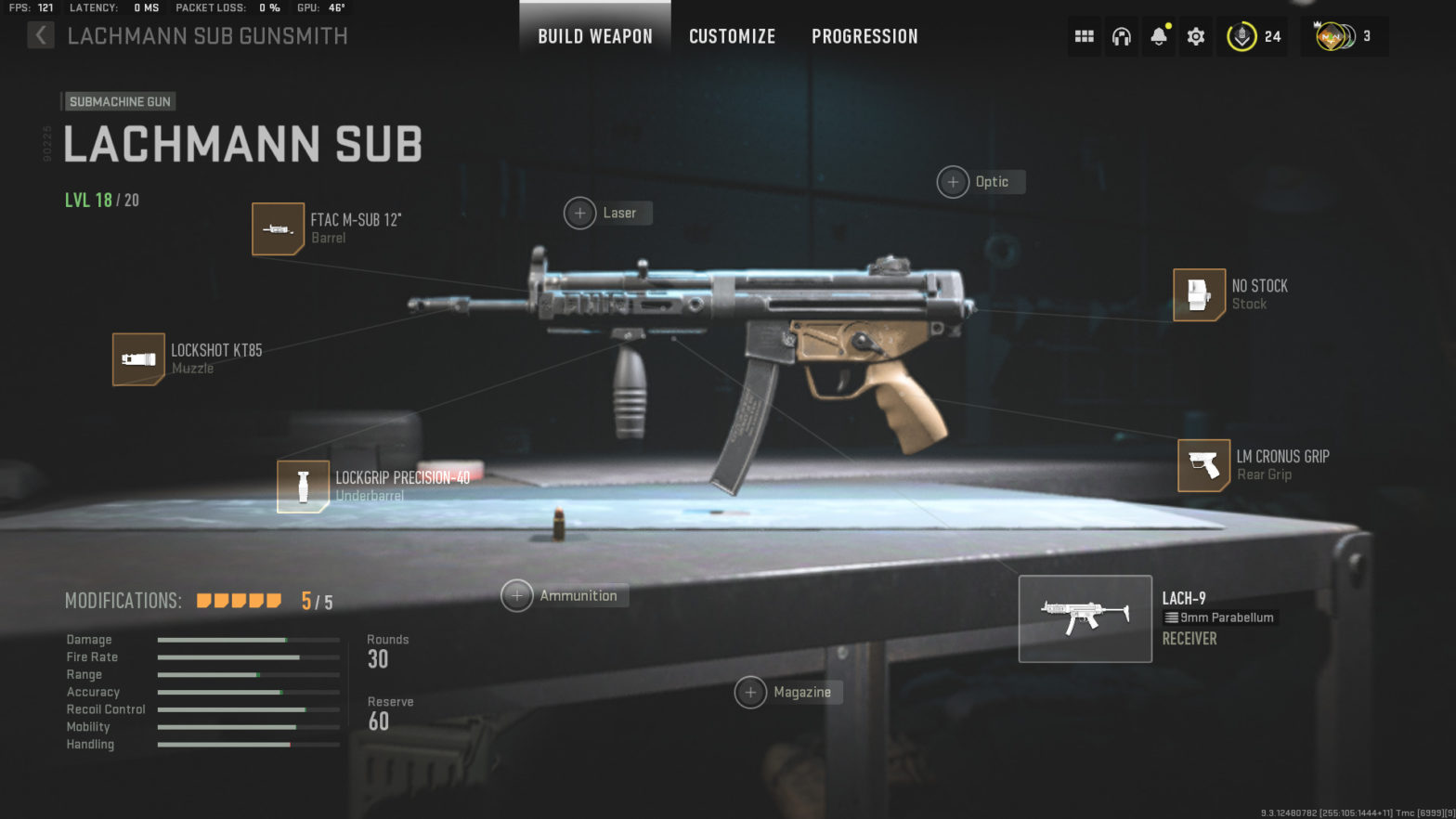Select the Lockshot KT85 muzzle attachment
The height and width of the screenshot is (819, 1456).
click(138, 359)
